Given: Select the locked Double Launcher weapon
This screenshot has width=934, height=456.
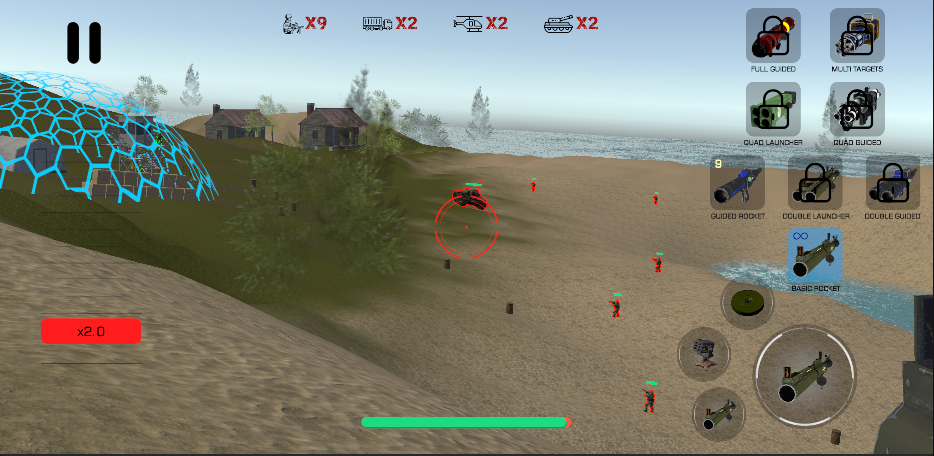Looking at the screenshot, I should point(815,182).
